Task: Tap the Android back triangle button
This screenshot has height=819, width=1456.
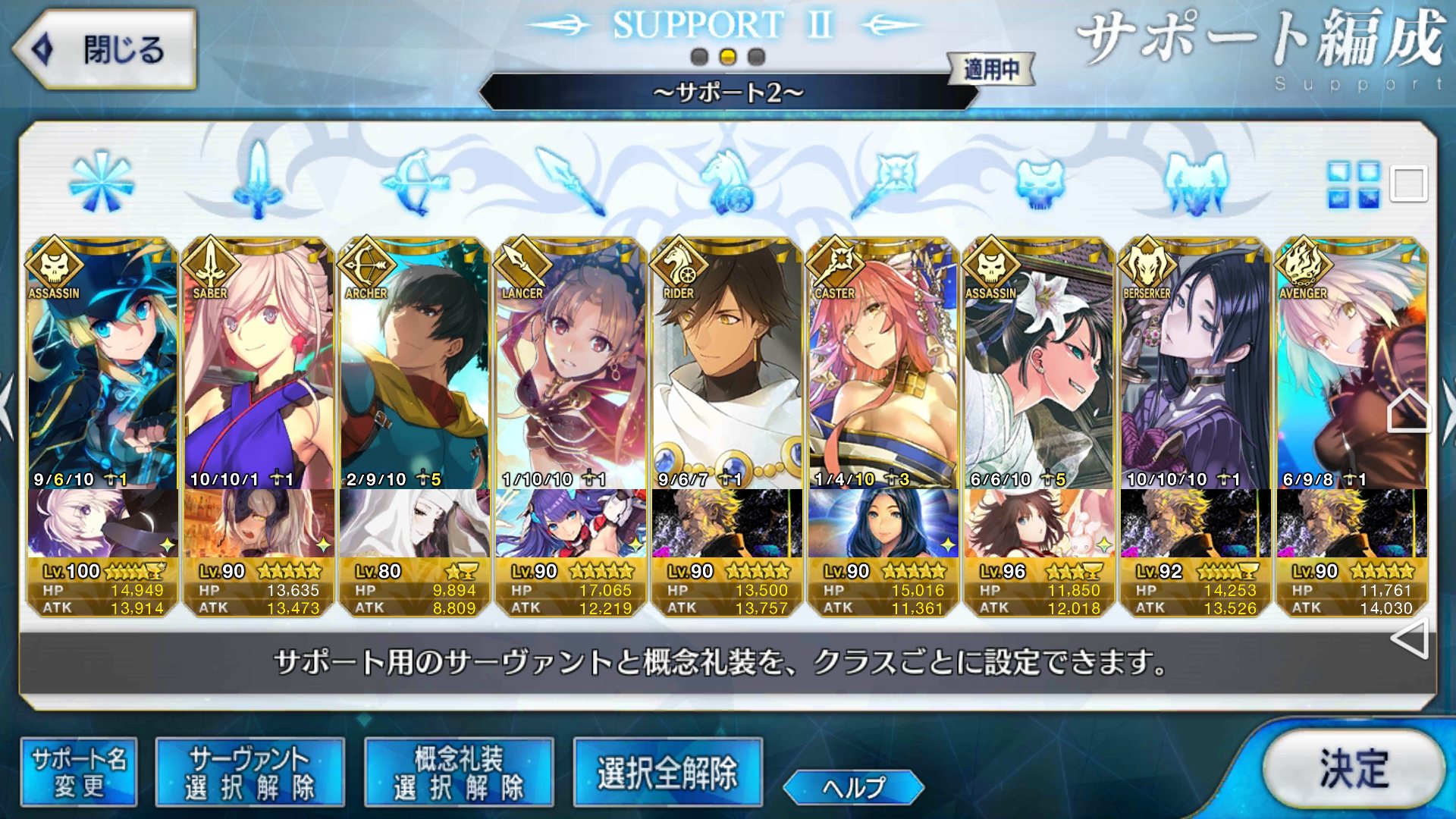Action: click(1410, 639)
